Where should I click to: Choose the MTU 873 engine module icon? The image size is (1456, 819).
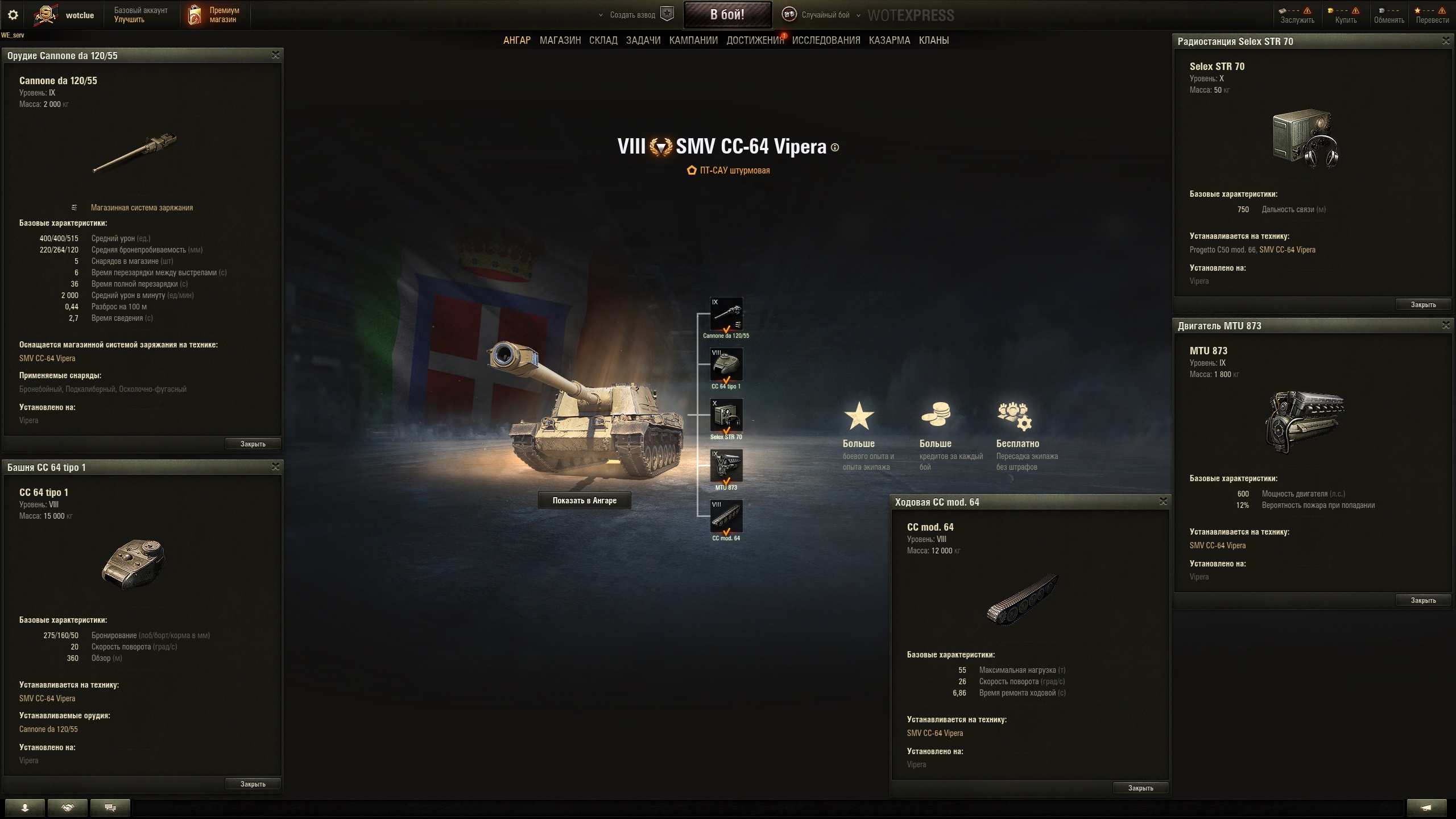pyautogui.click(x=726, y=466)
